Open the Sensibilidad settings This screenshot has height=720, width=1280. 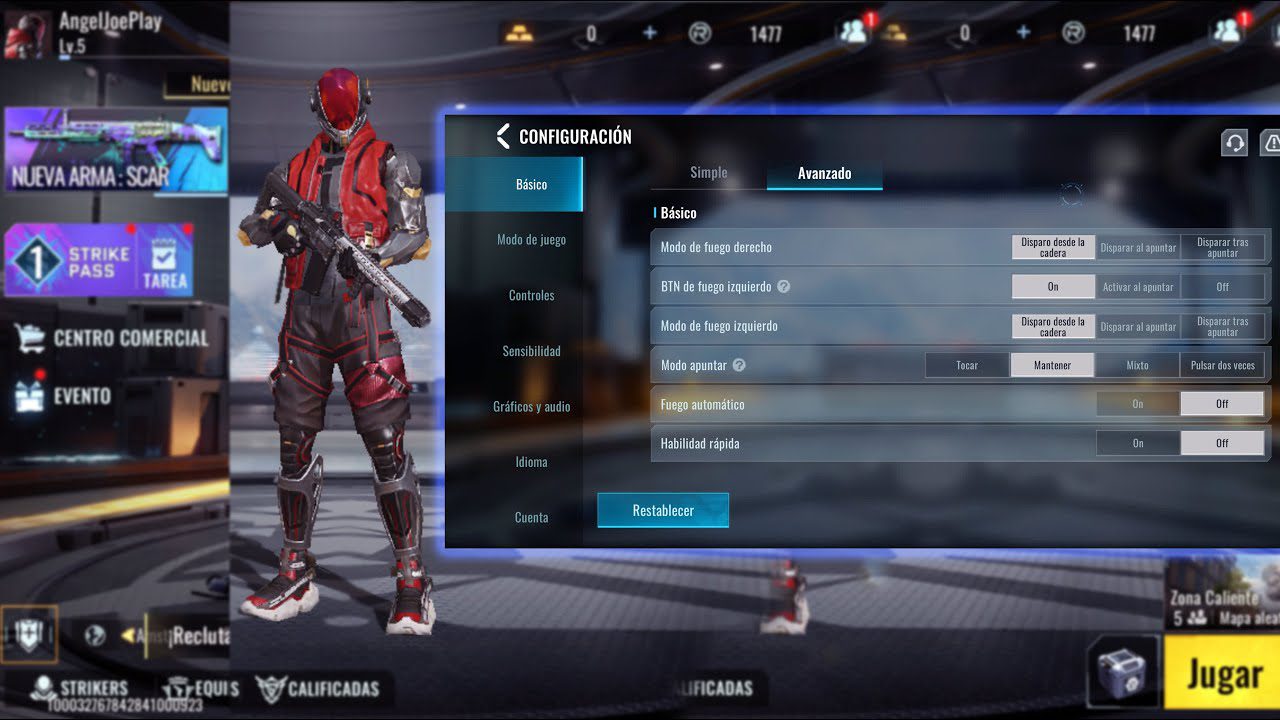pos(531,351)
